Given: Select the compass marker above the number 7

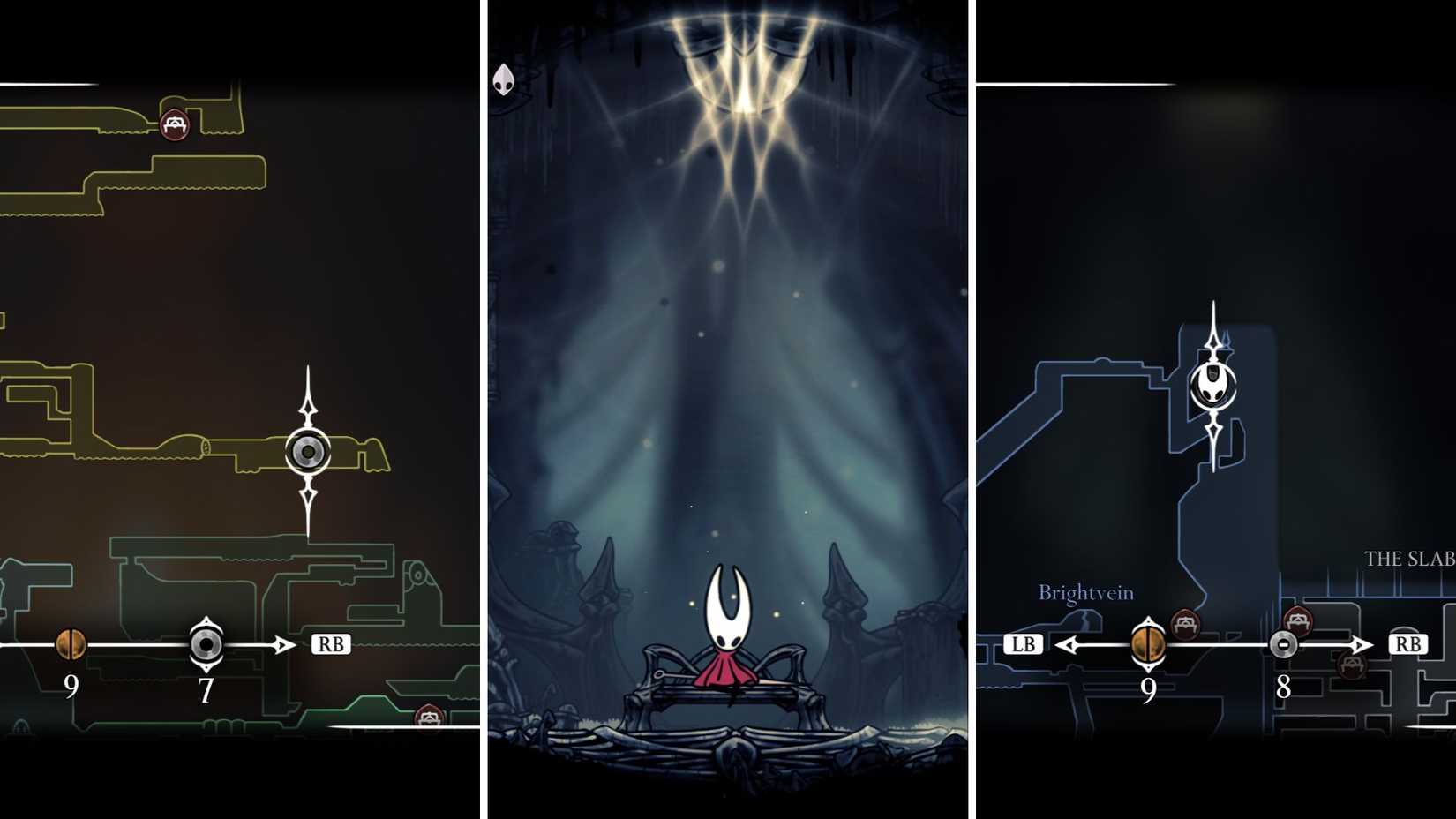Looking at the screenshot, I should 206,643.
